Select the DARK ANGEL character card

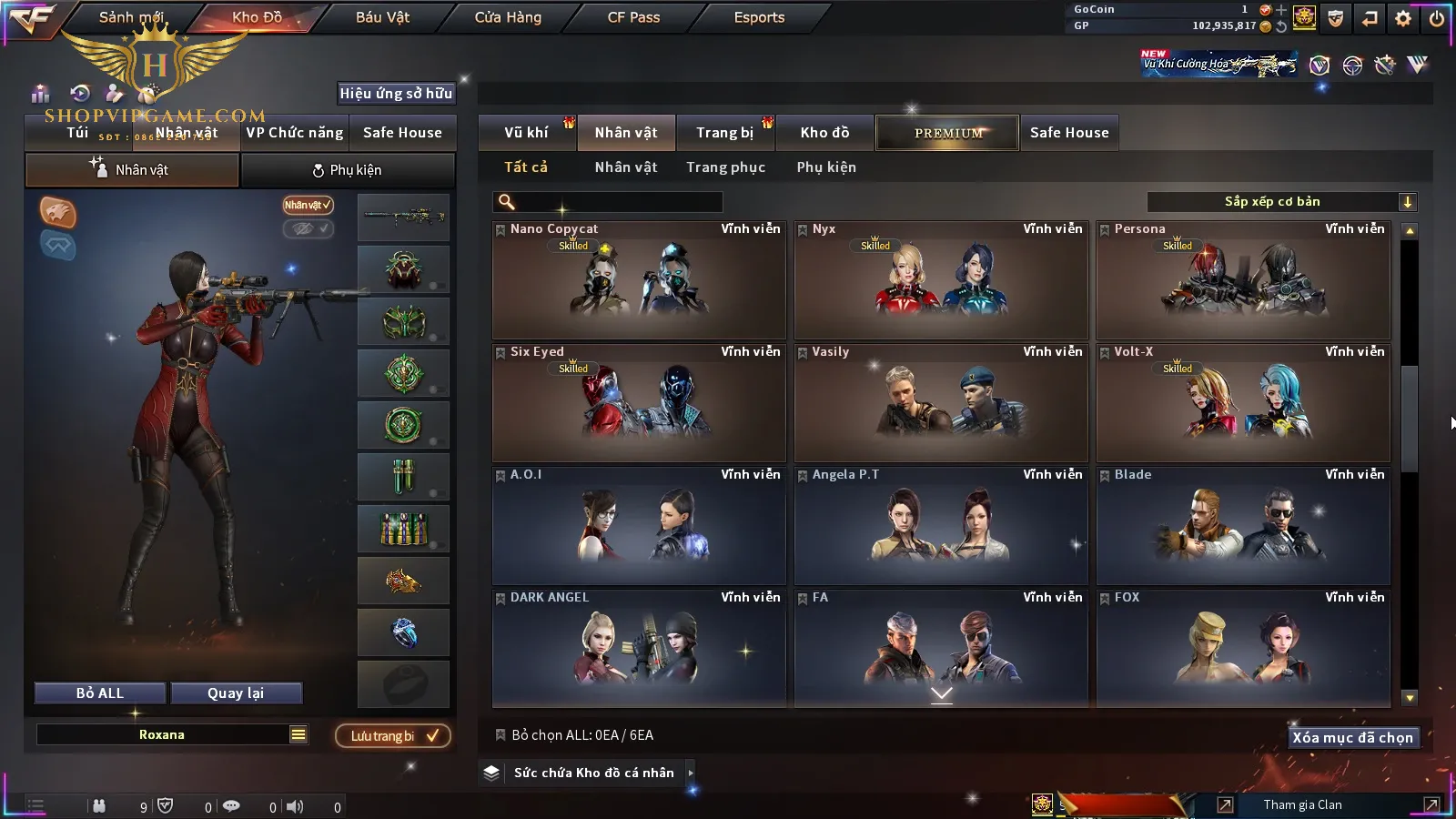tap(639, 649)
